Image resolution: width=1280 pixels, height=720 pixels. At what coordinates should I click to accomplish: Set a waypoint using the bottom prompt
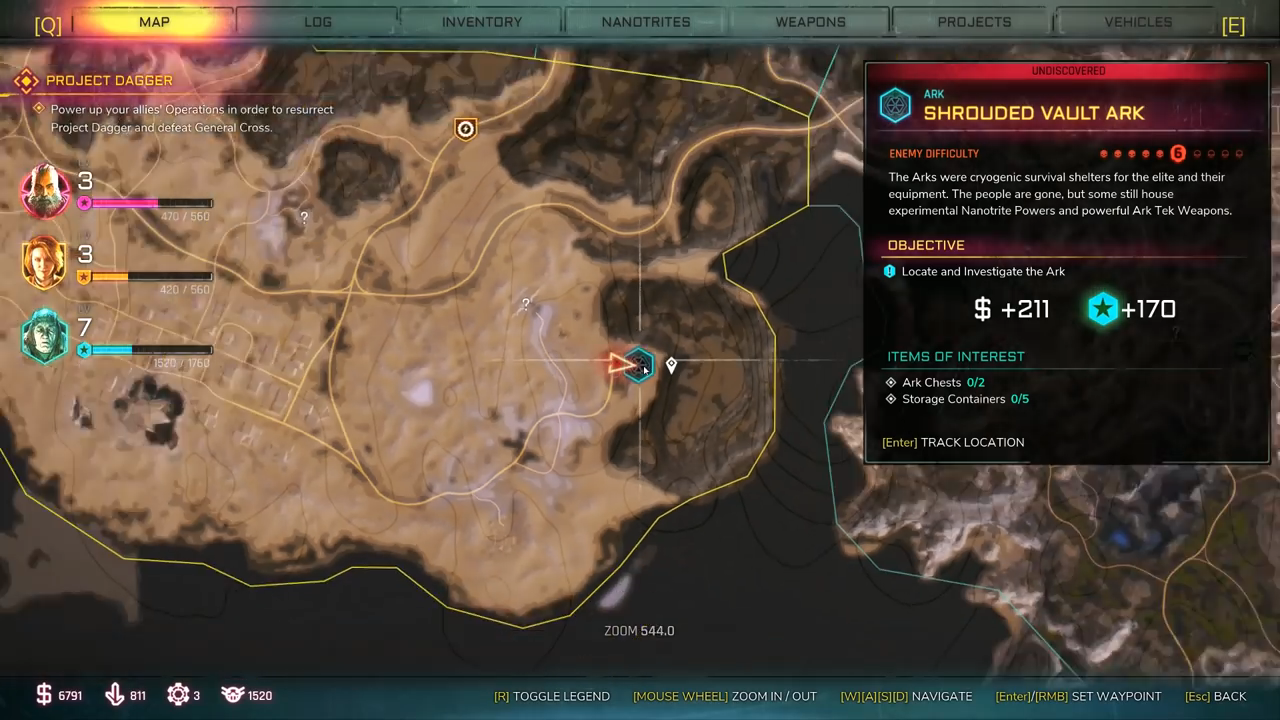click(x=1078, y=696)
